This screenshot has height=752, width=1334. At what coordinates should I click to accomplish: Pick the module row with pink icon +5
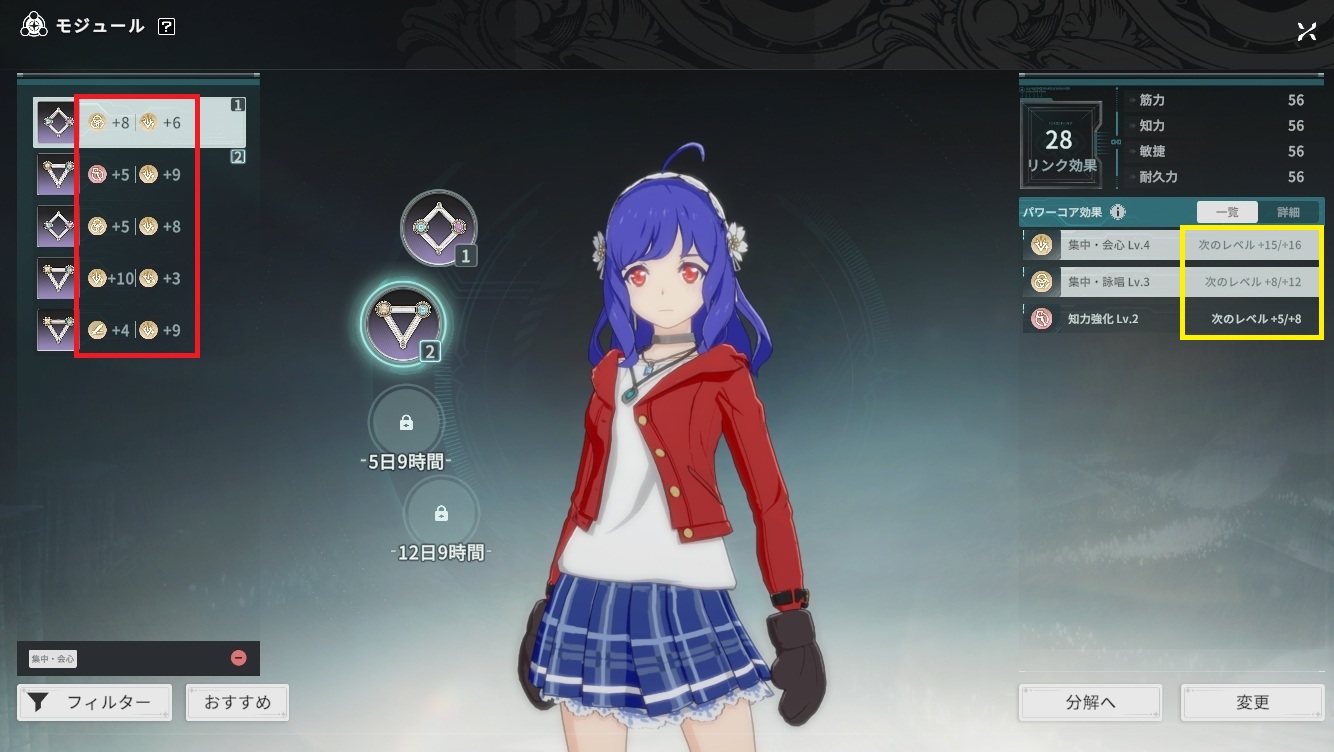[140, 175]
